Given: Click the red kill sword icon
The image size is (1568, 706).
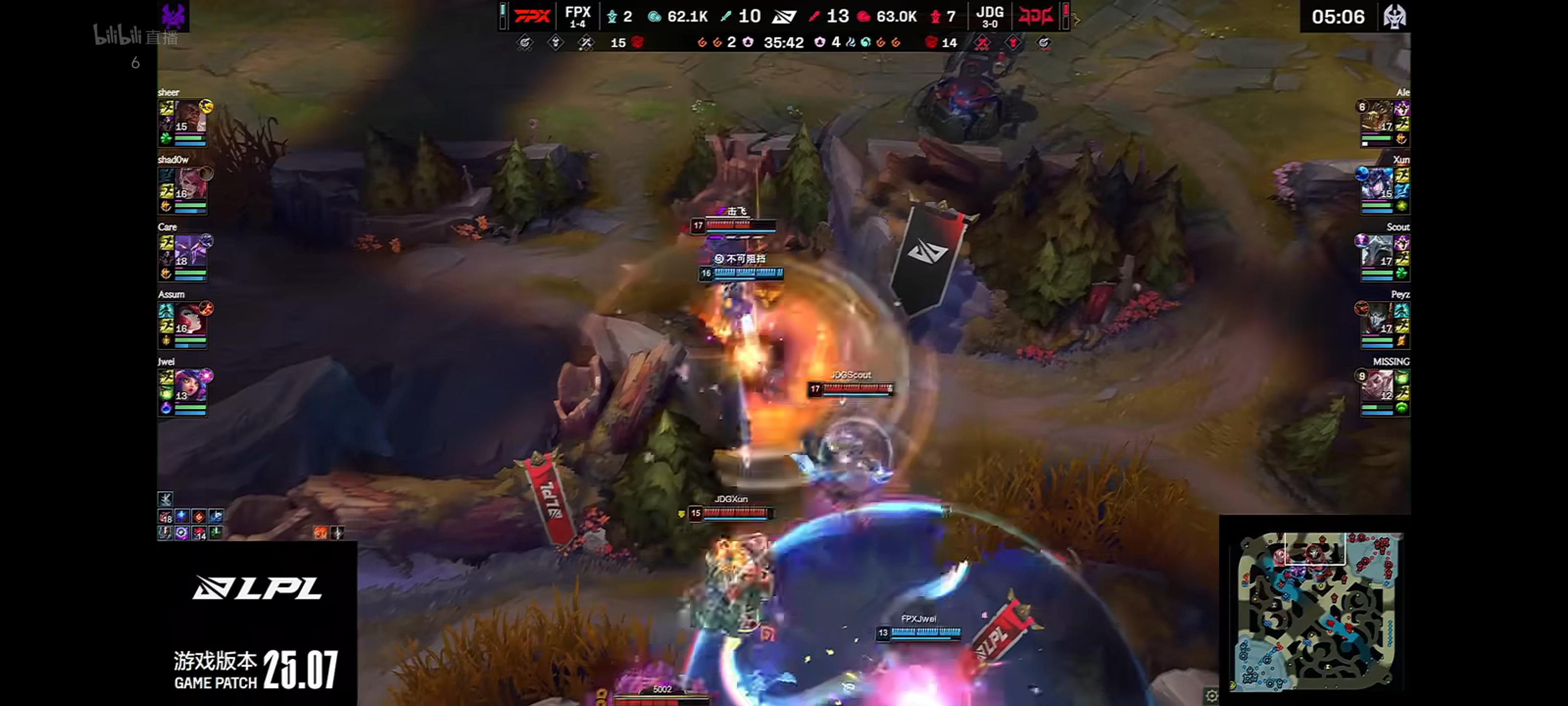Looking at the screenshot, I should [814, 16].
